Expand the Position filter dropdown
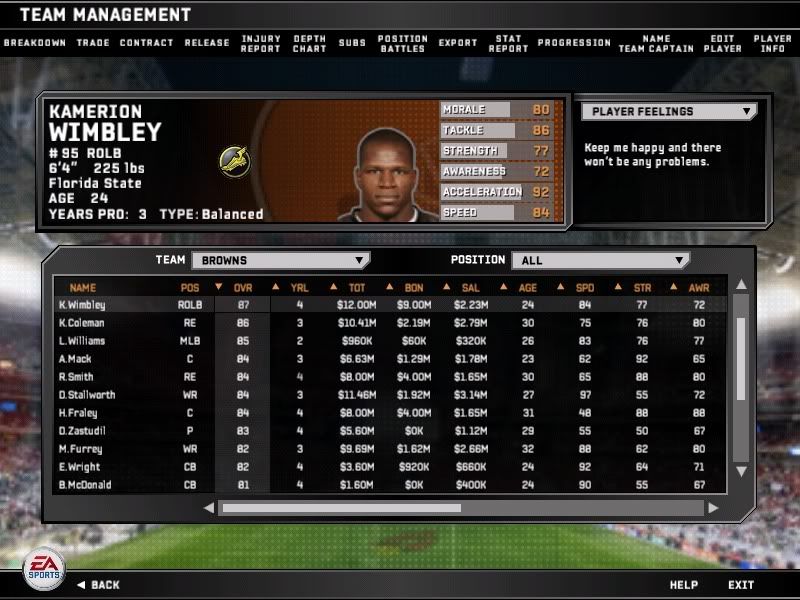The height and width of the screenshot is (600, 800). click(x=600, y=260)
